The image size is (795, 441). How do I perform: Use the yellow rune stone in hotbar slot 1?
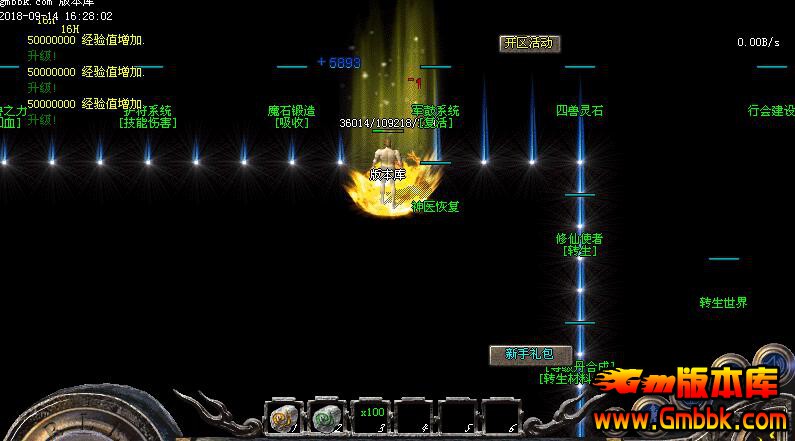coord(281,417)
